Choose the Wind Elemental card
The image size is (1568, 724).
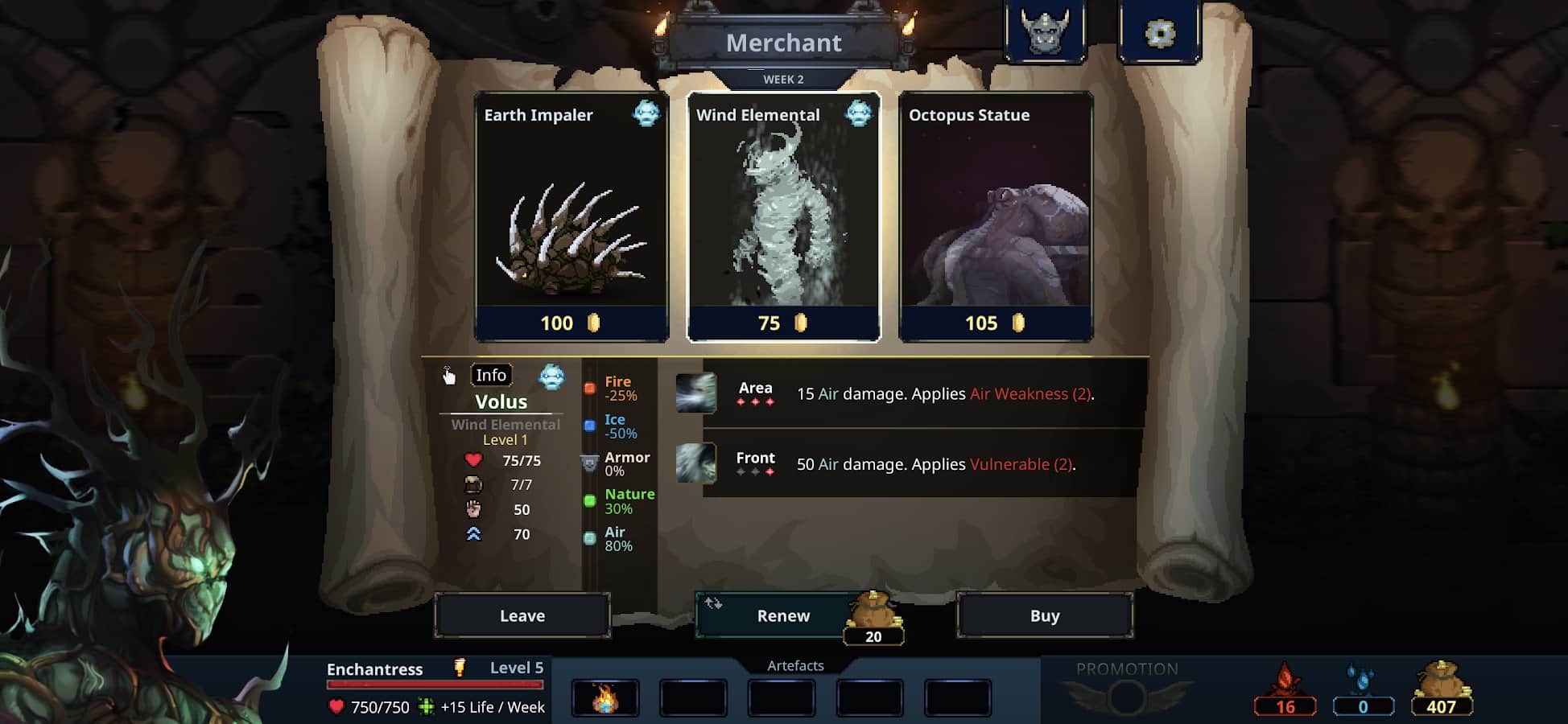coord(783,217)
